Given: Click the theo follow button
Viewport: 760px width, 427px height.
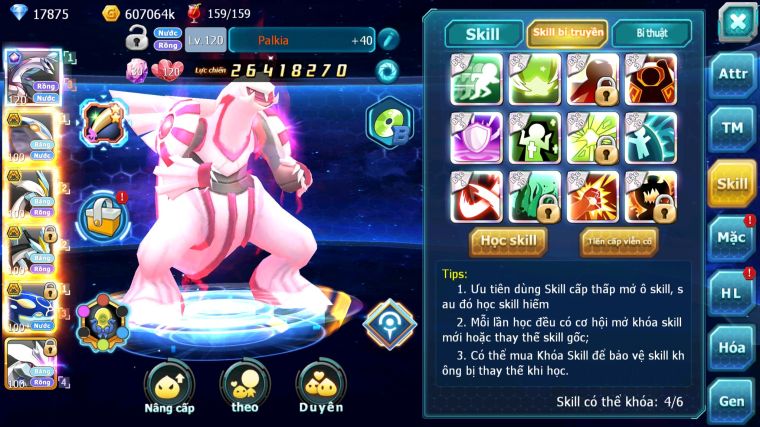Looking at the screenshot, I should coord(245,388).
